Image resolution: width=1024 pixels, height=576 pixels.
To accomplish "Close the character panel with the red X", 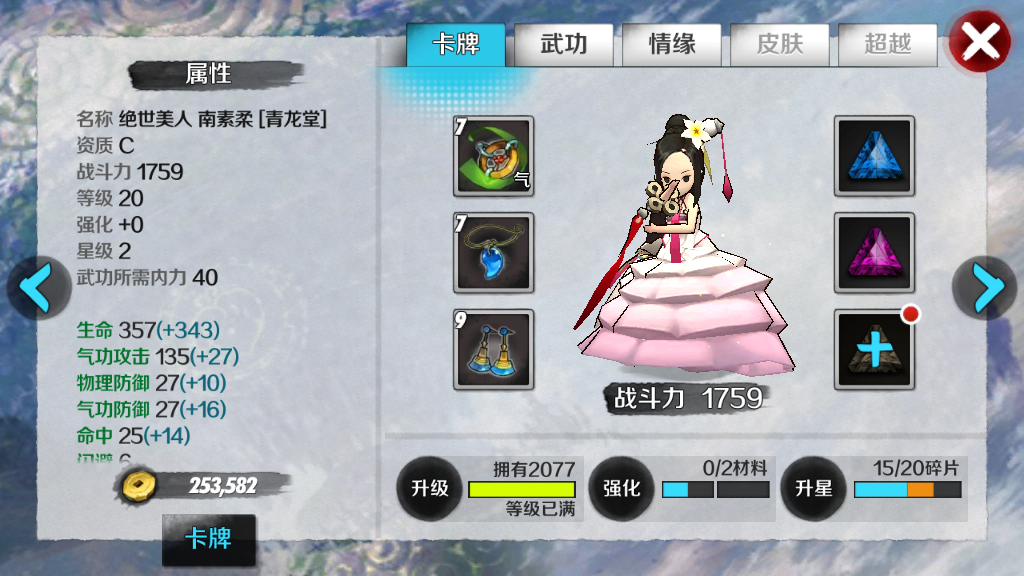I will 980,42.
